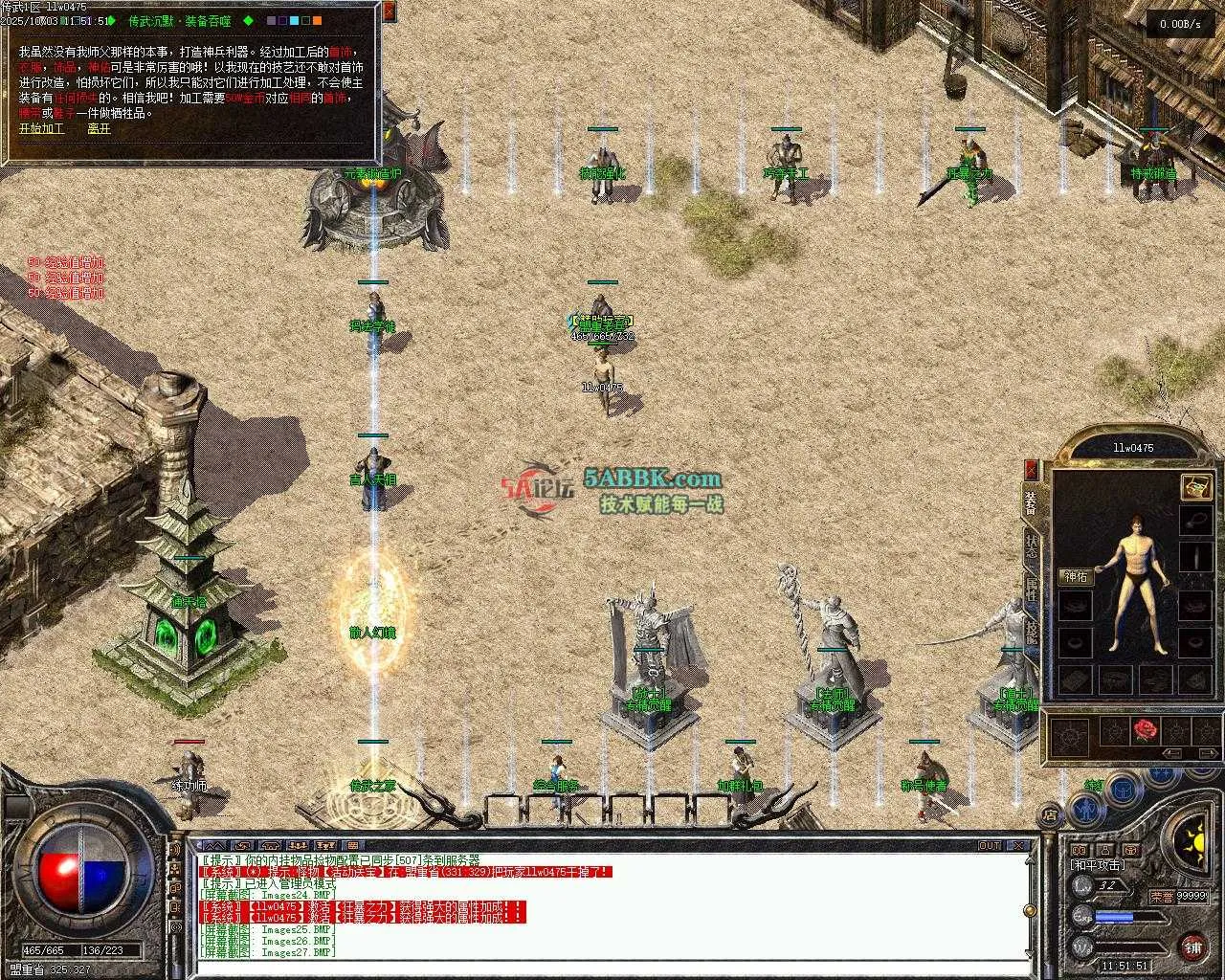Viewport: 1225px width, 980px height.
Task: Click the 神佑 button beside the character
Action: click(1075, 576)
